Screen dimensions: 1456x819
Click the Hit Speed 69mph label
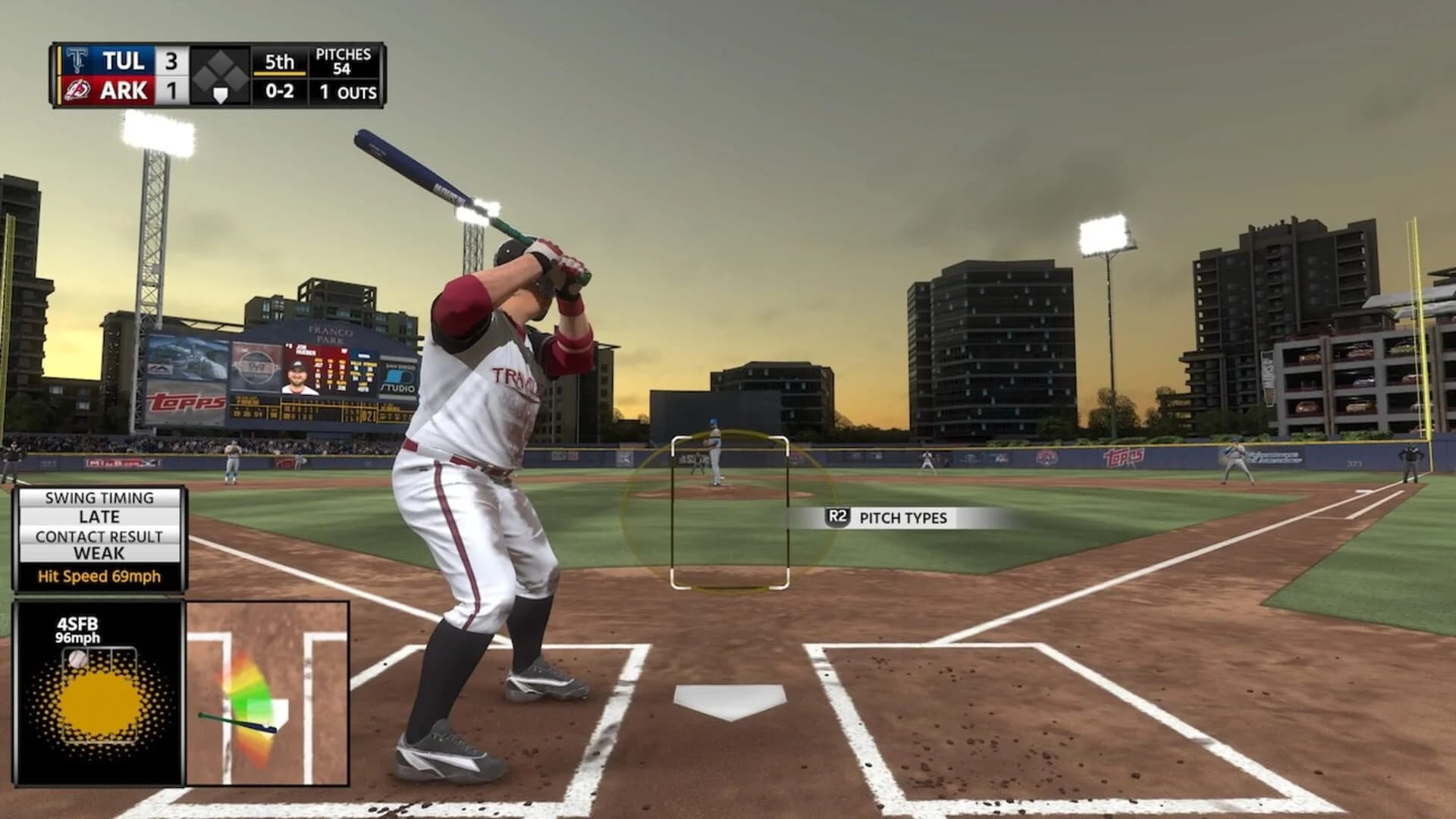coord(99,576)
